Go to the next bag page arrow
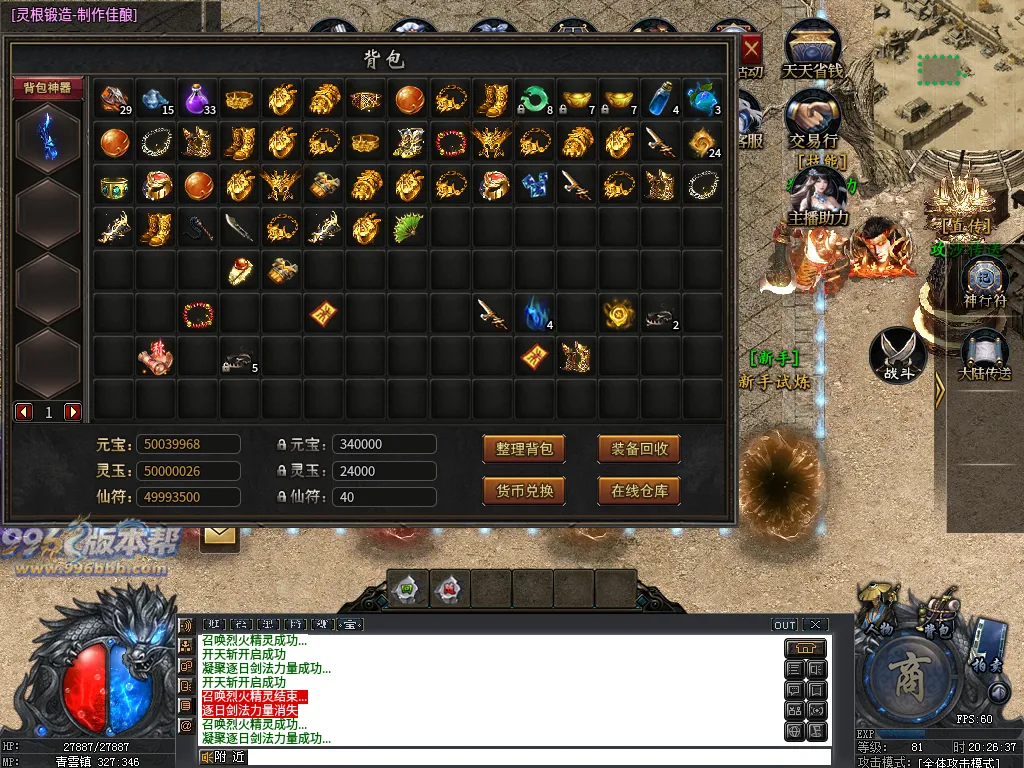Screen dimensions: 1024x768 (73, 412)
